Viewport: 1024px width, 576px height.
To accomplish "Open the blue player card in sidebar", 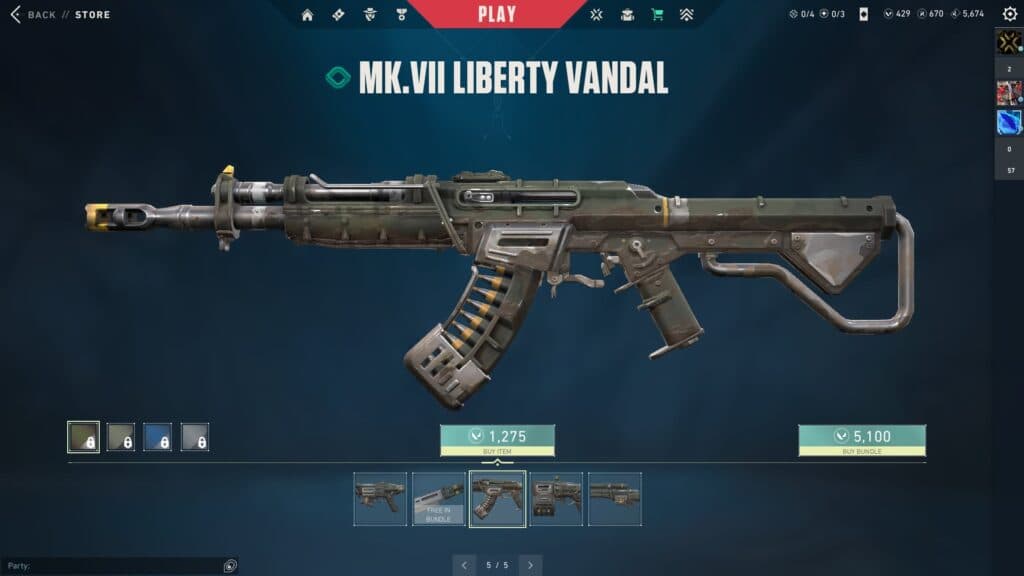I will click(x=1009, y=122).
